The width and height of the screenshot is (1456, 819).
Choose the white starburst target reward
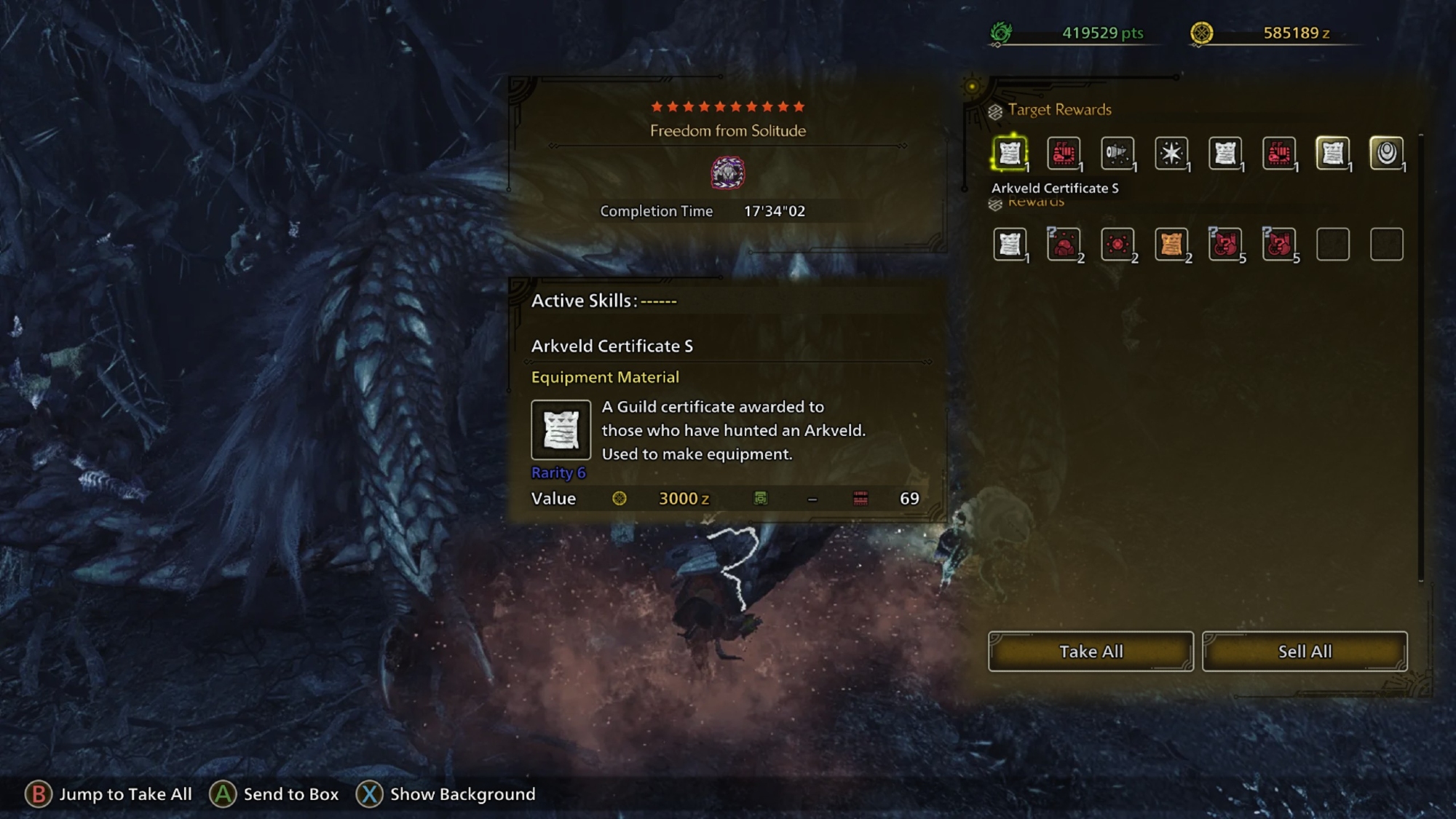[1171, 153]
